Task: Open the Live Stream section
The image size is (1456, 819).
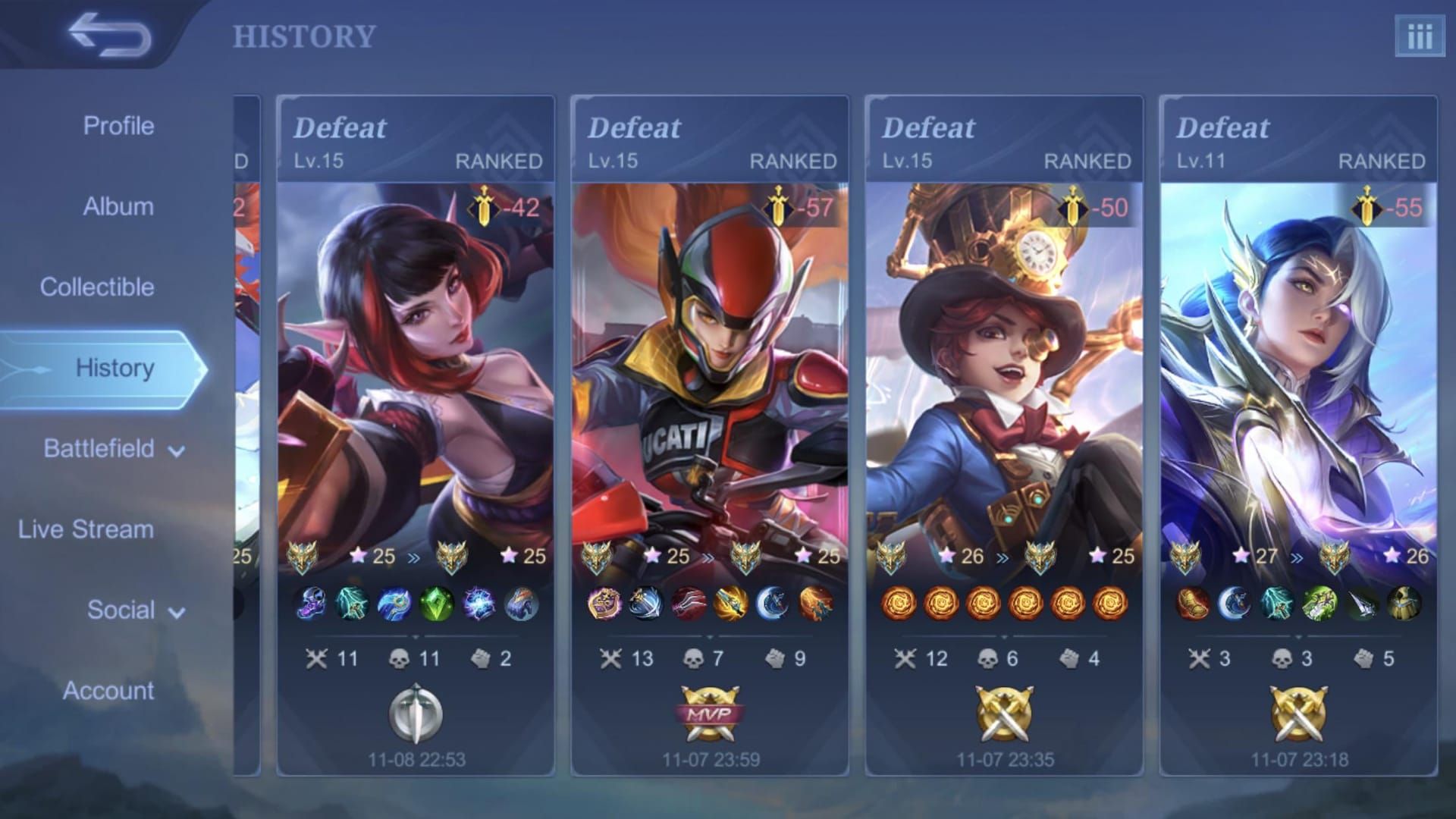Action: pos(86,529)
